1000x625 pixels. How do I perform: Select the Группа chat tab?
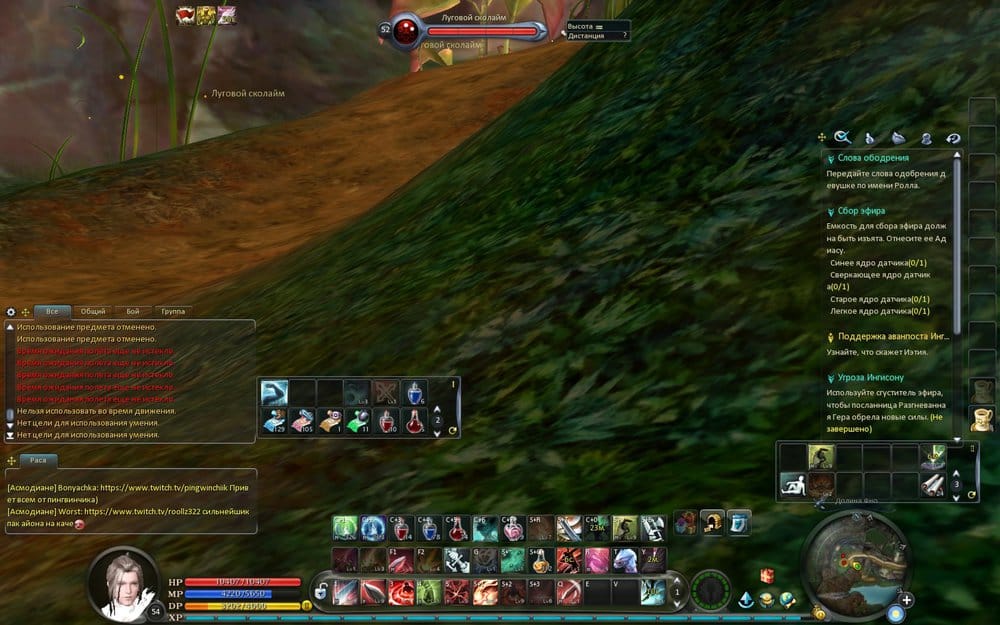tap(172, 311)
